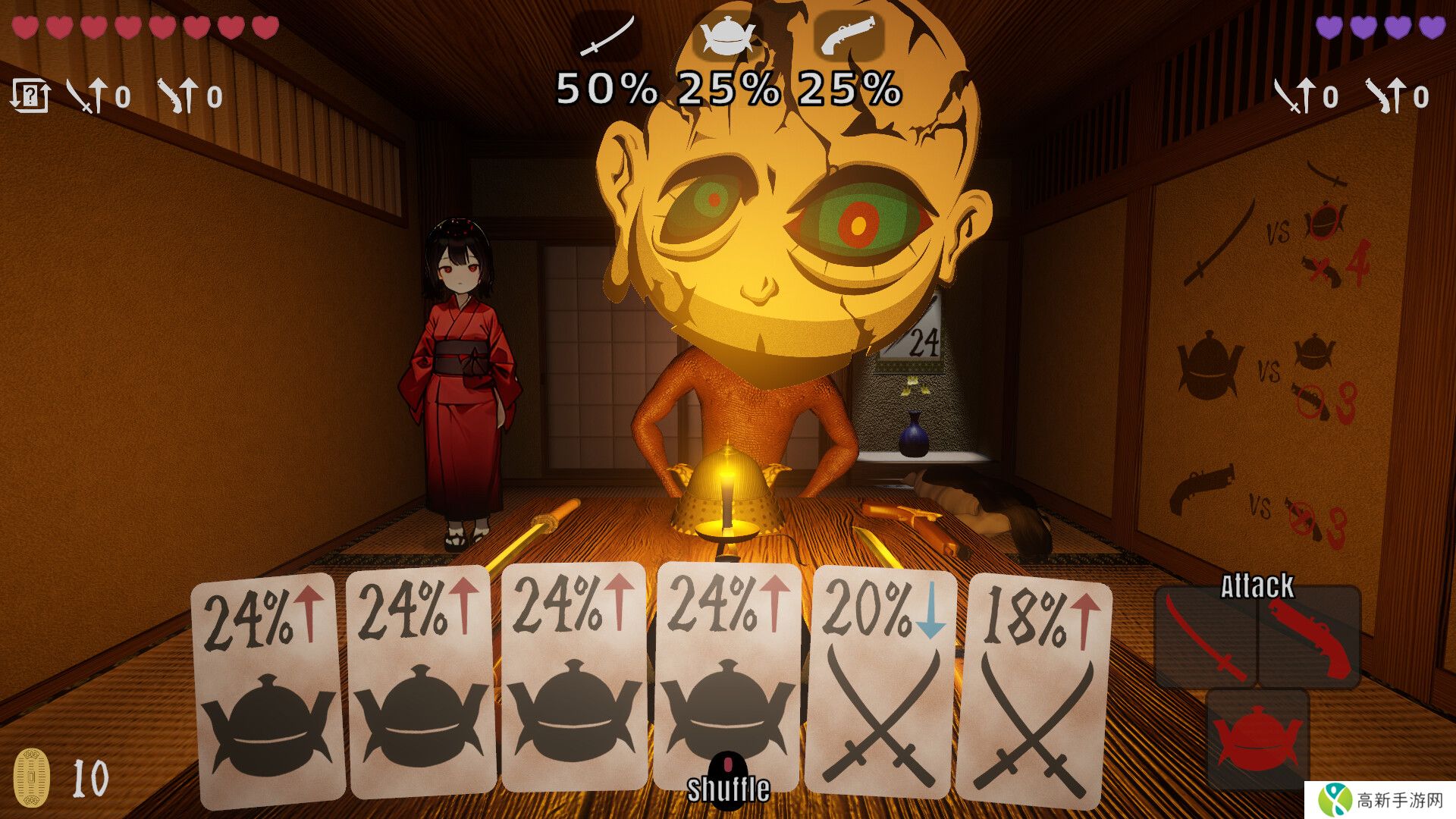The image size is (1456, 819).
Task: Select the 20% crossed swords card
Action: pos(882,682)
